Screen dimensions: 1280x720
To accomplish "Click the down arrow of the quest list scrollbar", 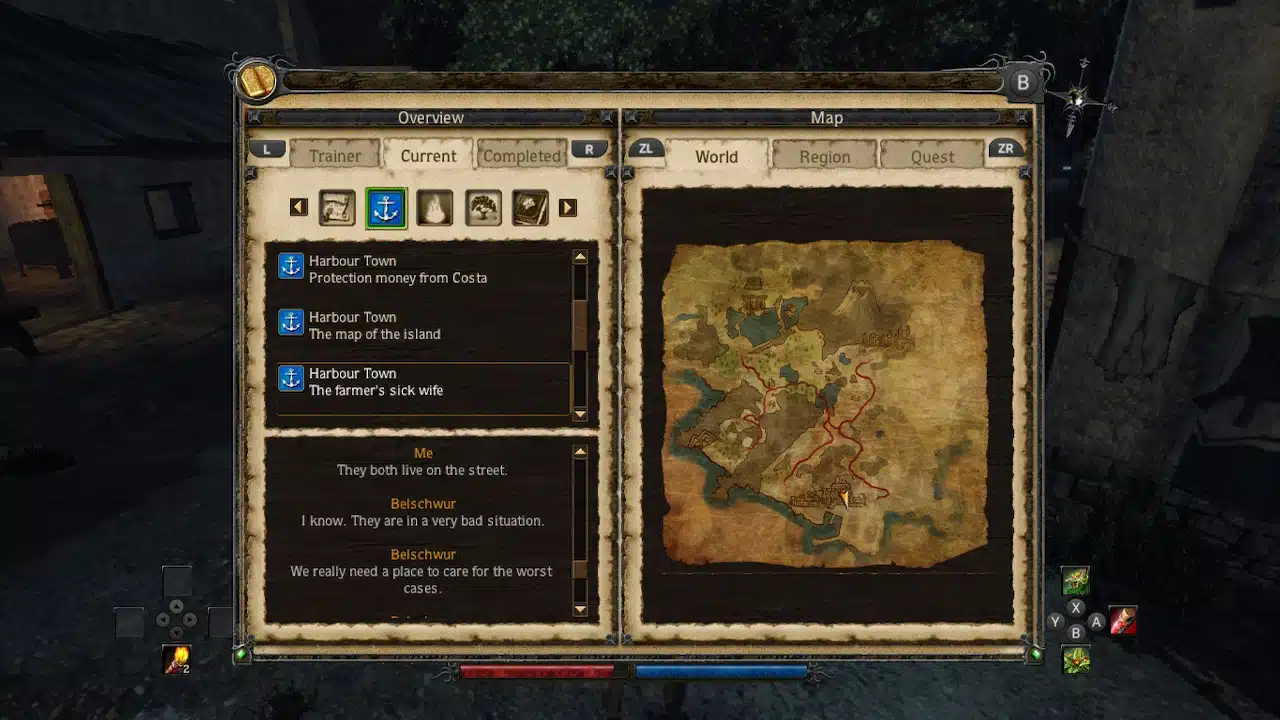I will [x=581, y=413].
